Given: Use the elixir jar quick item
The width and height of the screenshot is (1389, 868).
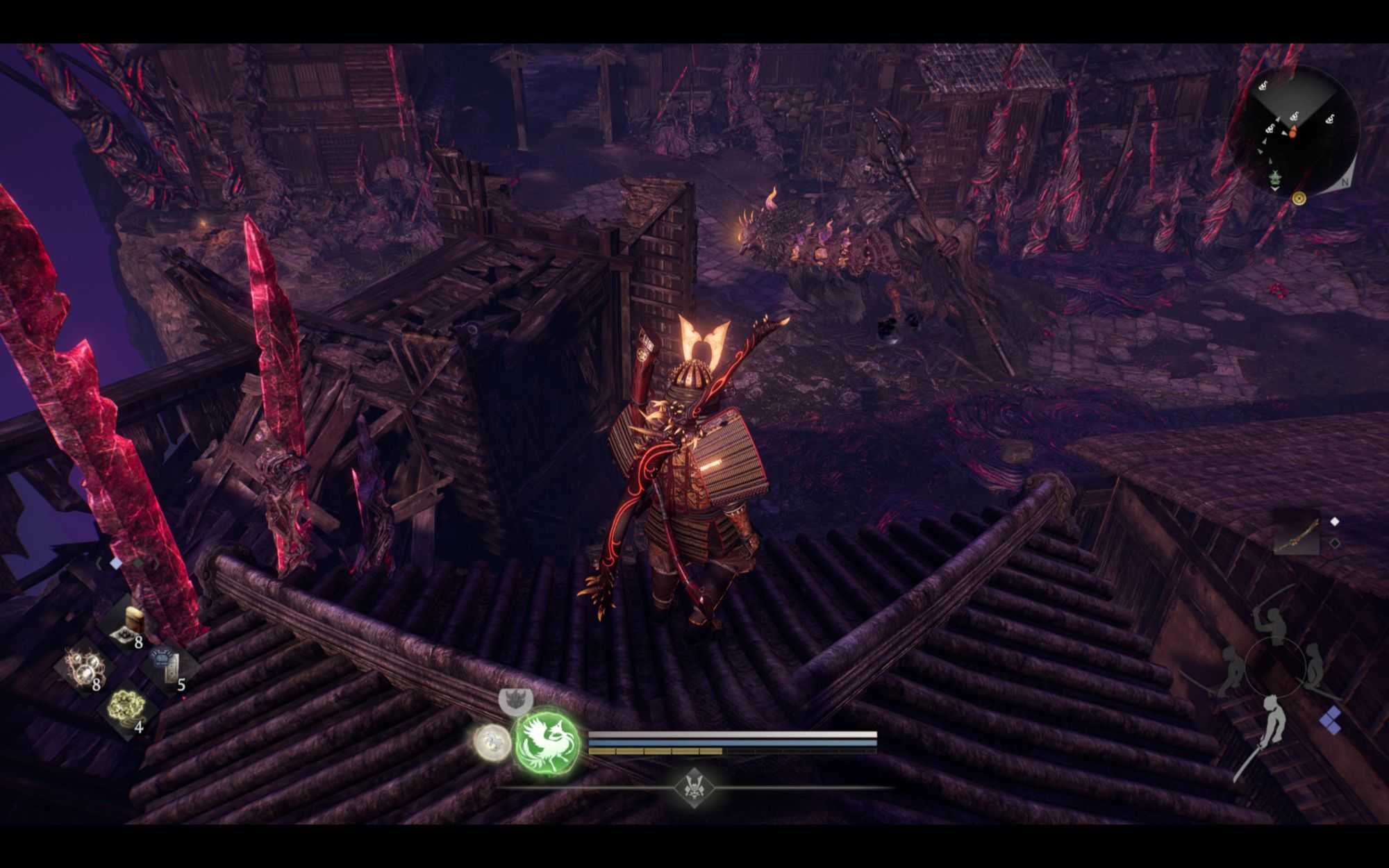Looking at the screenshot, I should point(130,623).
